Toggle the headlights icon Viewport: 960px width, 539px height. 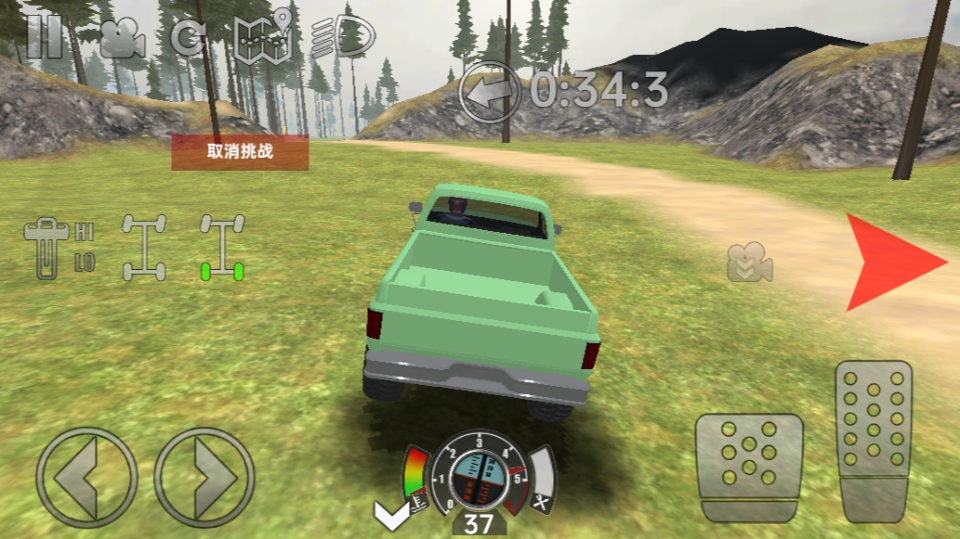pyautogui.click(x=345, y=38)
